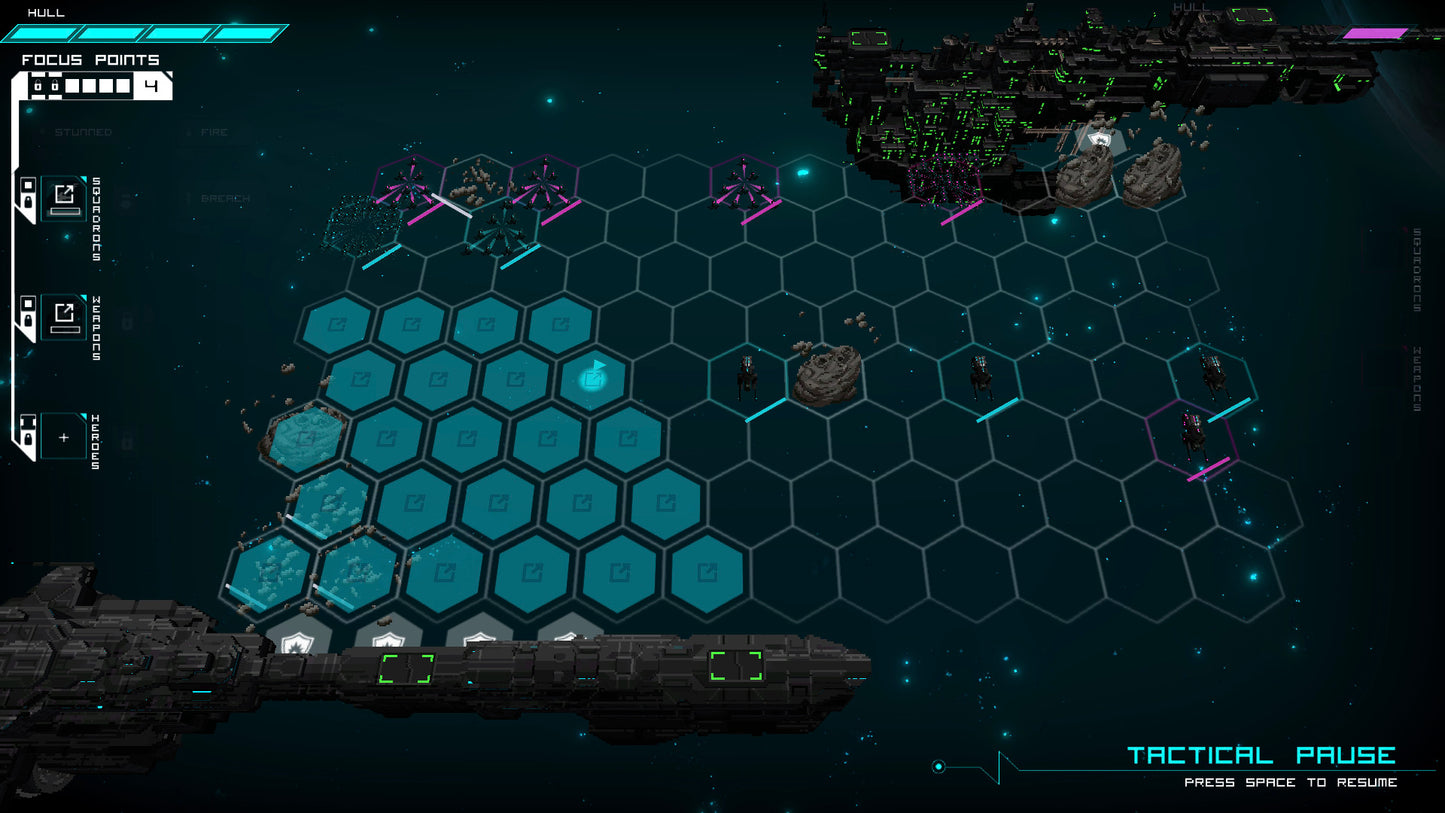The height and width of the screenshot is (813, 1445).
Task: Click a locked pip in the Focus Points bar
Action: tap(39, 85)
